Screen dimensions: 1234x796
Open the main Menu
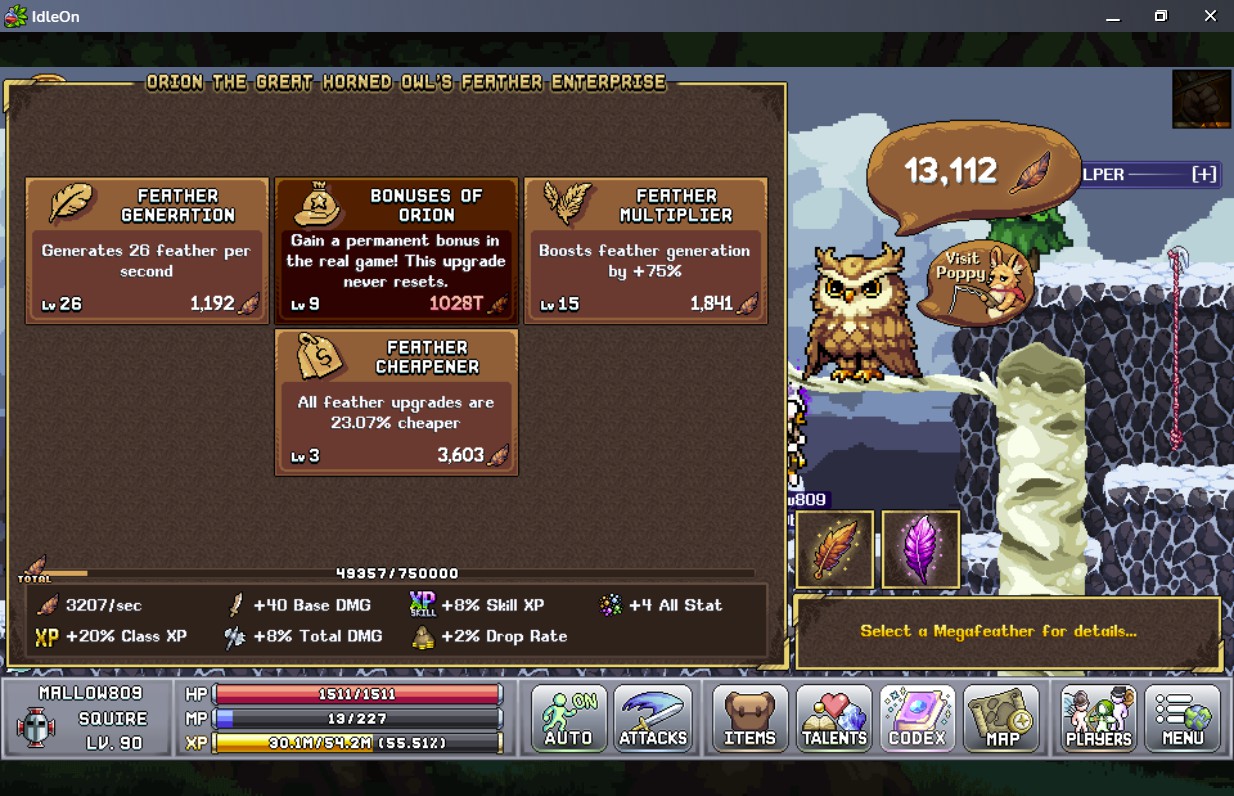(1183, 718)
